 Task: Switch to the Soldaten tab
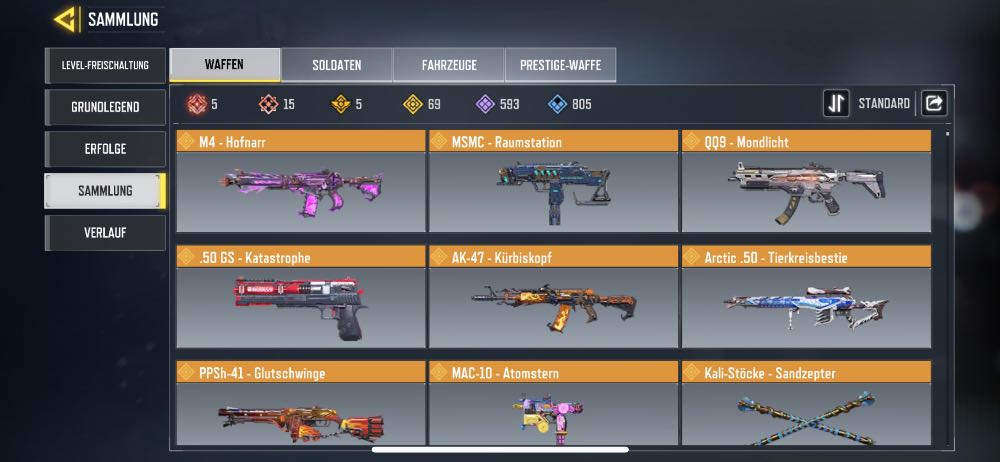tap(336, 65)
